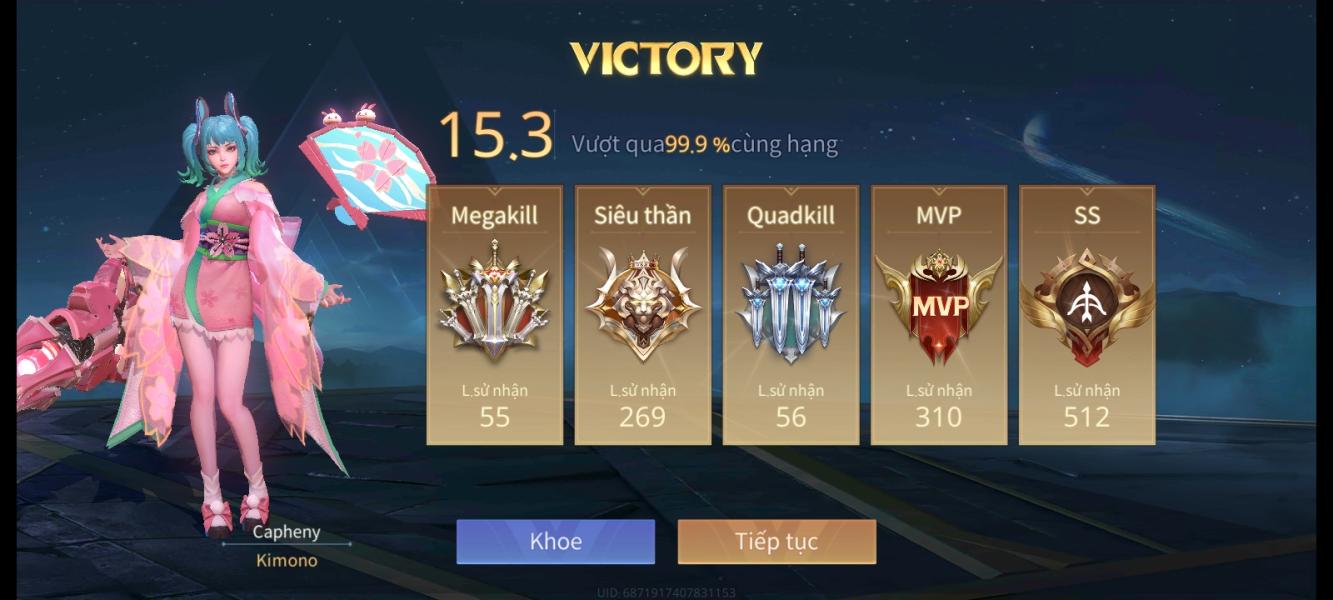The width and height of the screenshot is (1333, 600).
Task: Tap the Khoe share button
Action: pyautogui.click(x=555, y=542)
